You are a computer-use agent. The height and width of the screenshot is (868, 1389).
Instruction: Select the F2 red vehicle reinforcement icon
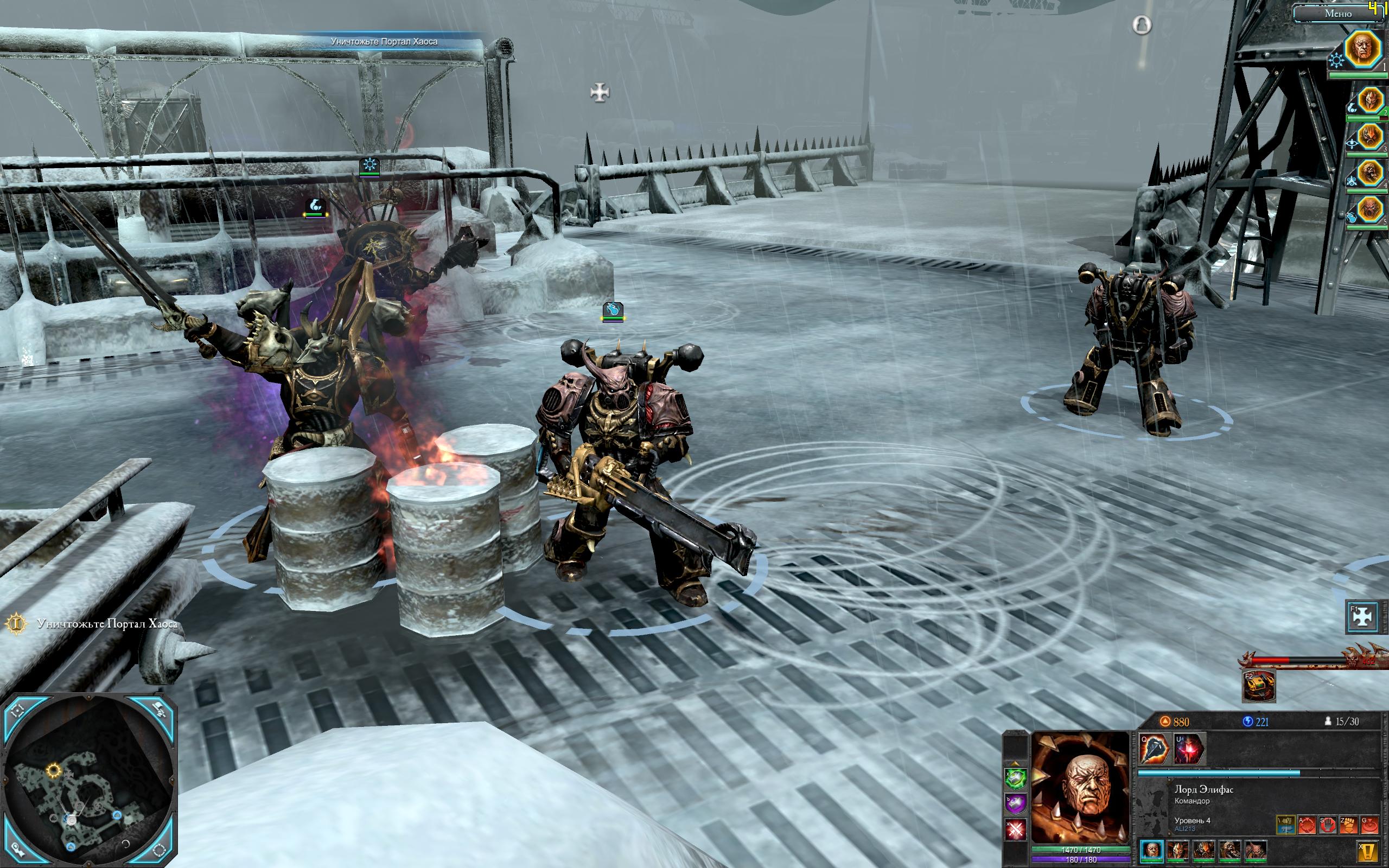point(1259,686)
